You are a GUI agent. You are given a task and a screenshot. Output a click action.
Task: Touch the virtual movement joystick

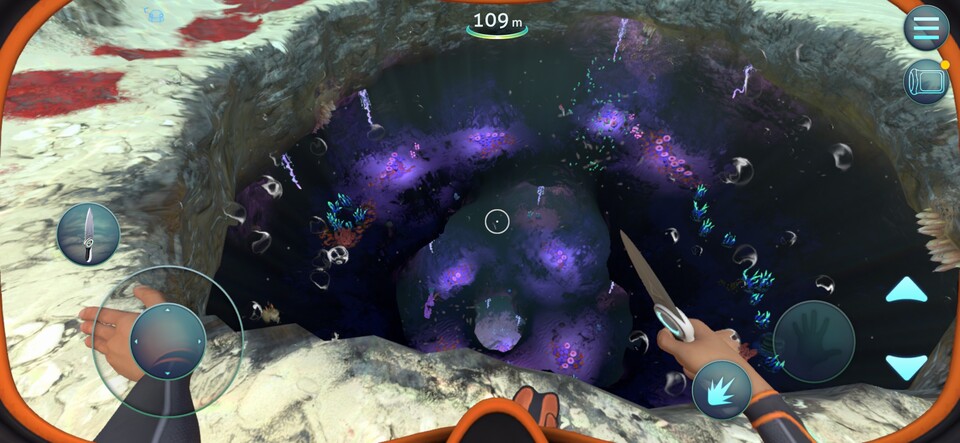click(x=167, y=341)
